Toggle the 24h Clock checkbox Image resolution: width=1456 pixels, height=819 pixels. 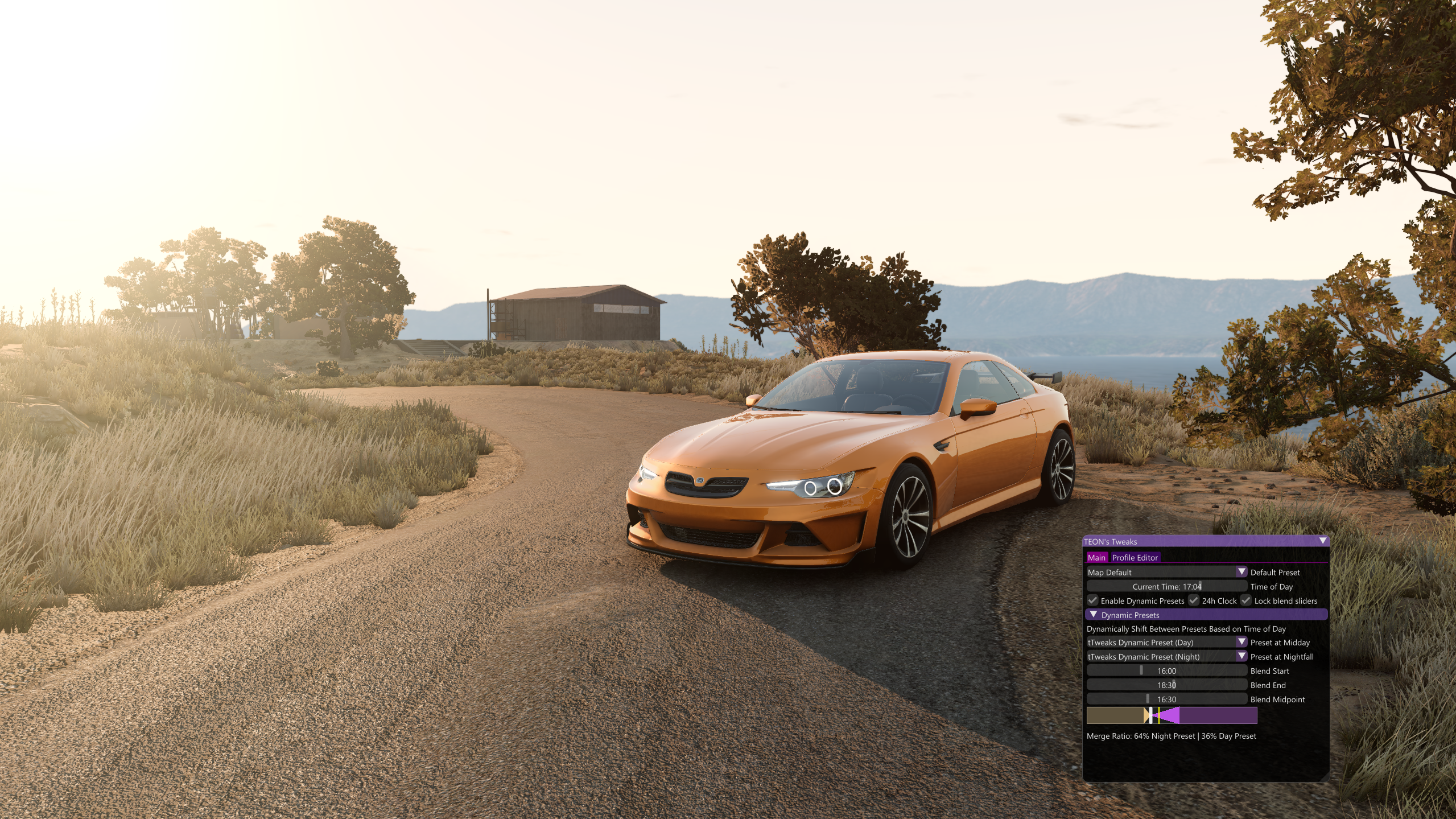tap(1193, 600)
